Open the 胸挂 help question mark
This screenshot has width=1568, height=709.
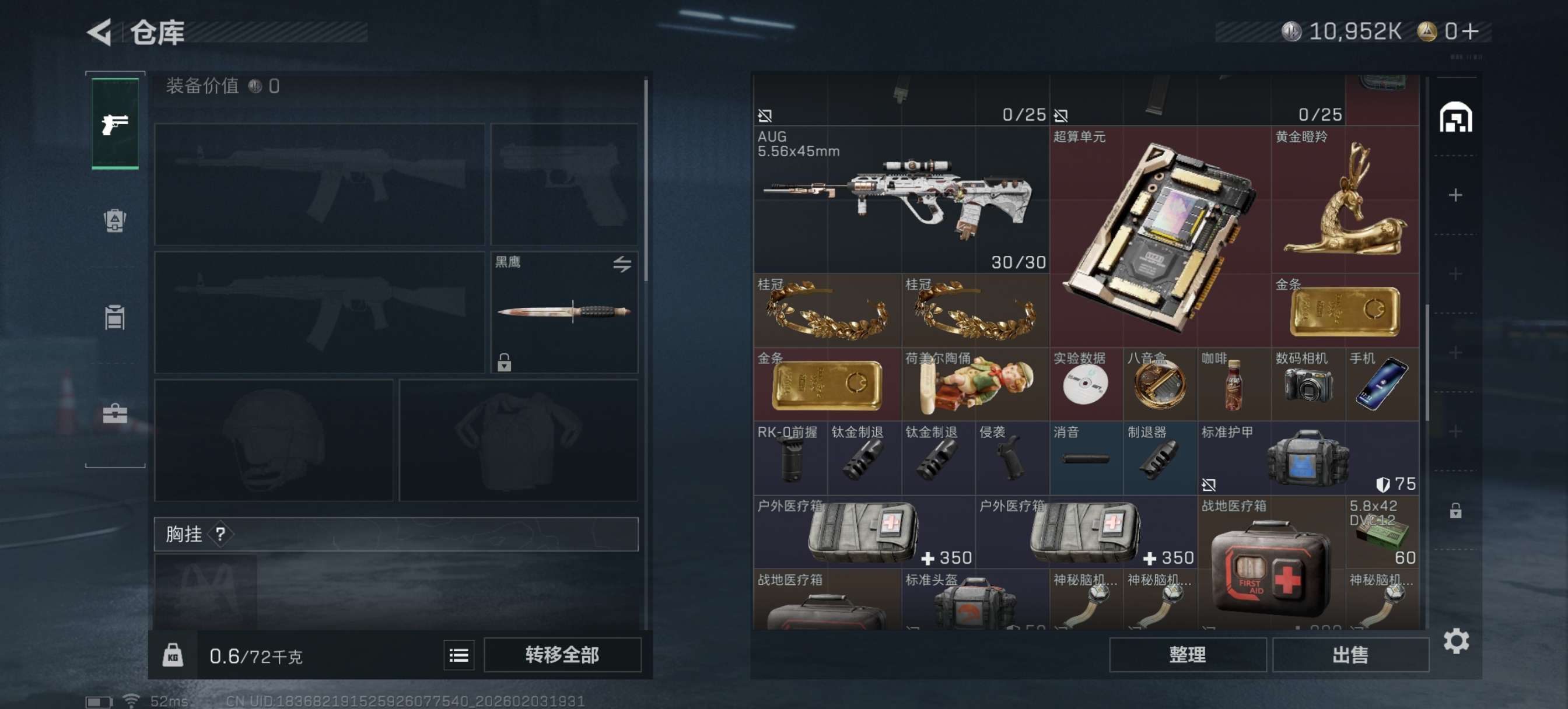tap(220, 534)
